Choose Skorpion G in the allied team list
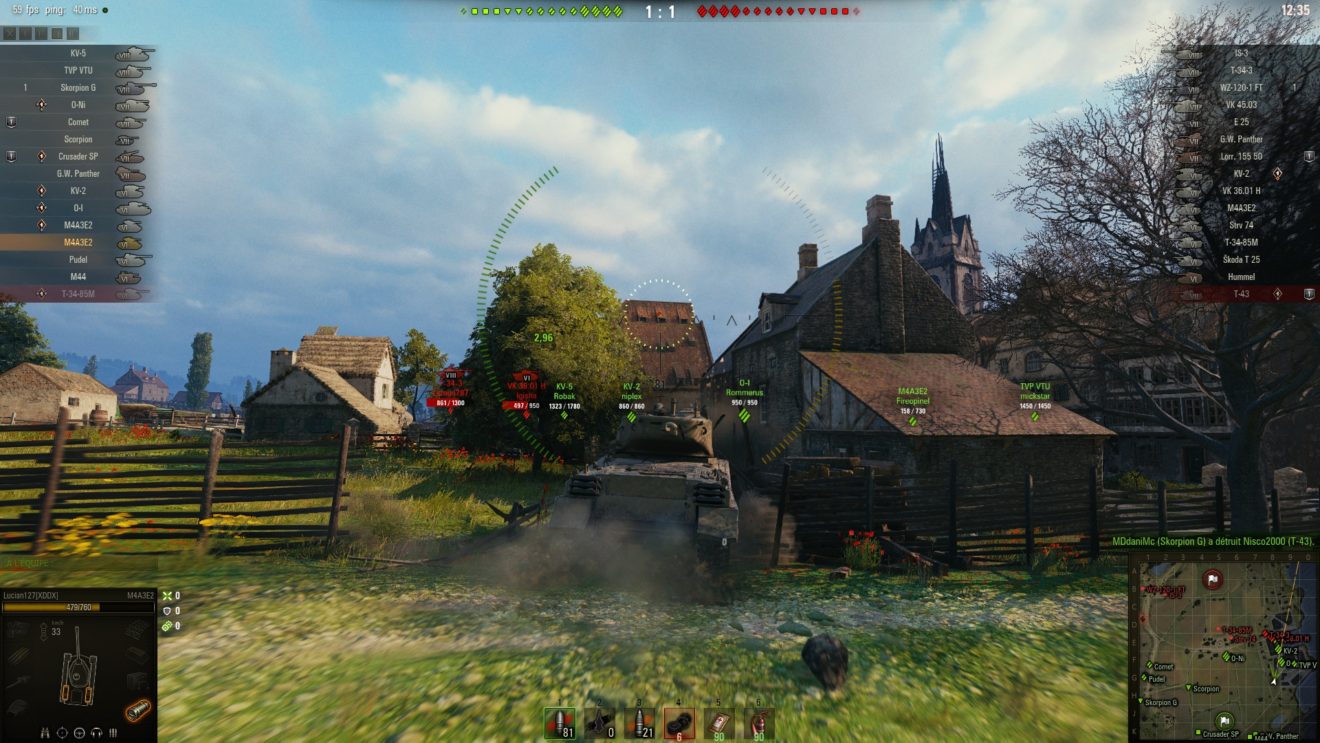This screenshot has width=1320, height=743. click(x=78, y=88)
